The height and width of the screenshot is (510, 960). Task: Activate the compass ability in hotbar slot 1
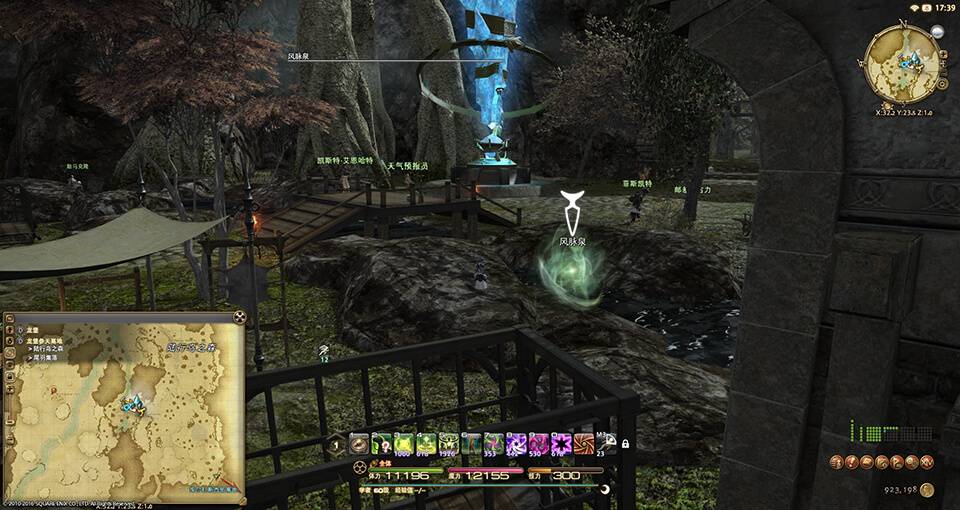pos(358,444)
